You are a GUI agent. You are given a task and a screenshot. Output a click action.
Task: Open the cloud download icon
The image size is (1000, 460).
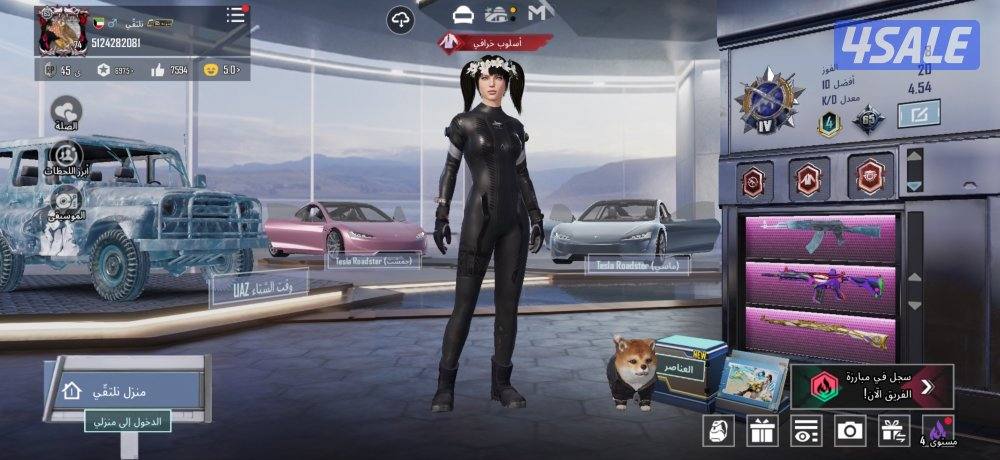[400, 18]
